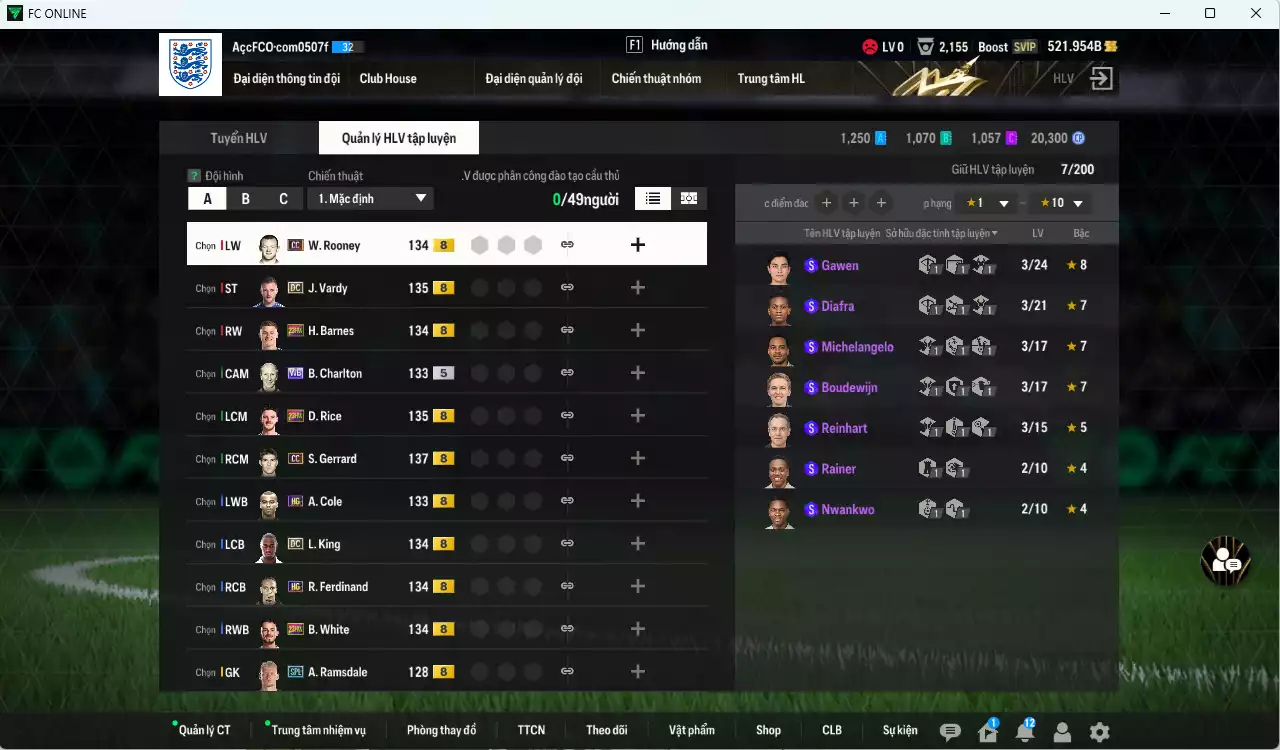Select squad B
Image resolution: width=1280 pixels, height=750 pixels.
[x=245, y=198]
